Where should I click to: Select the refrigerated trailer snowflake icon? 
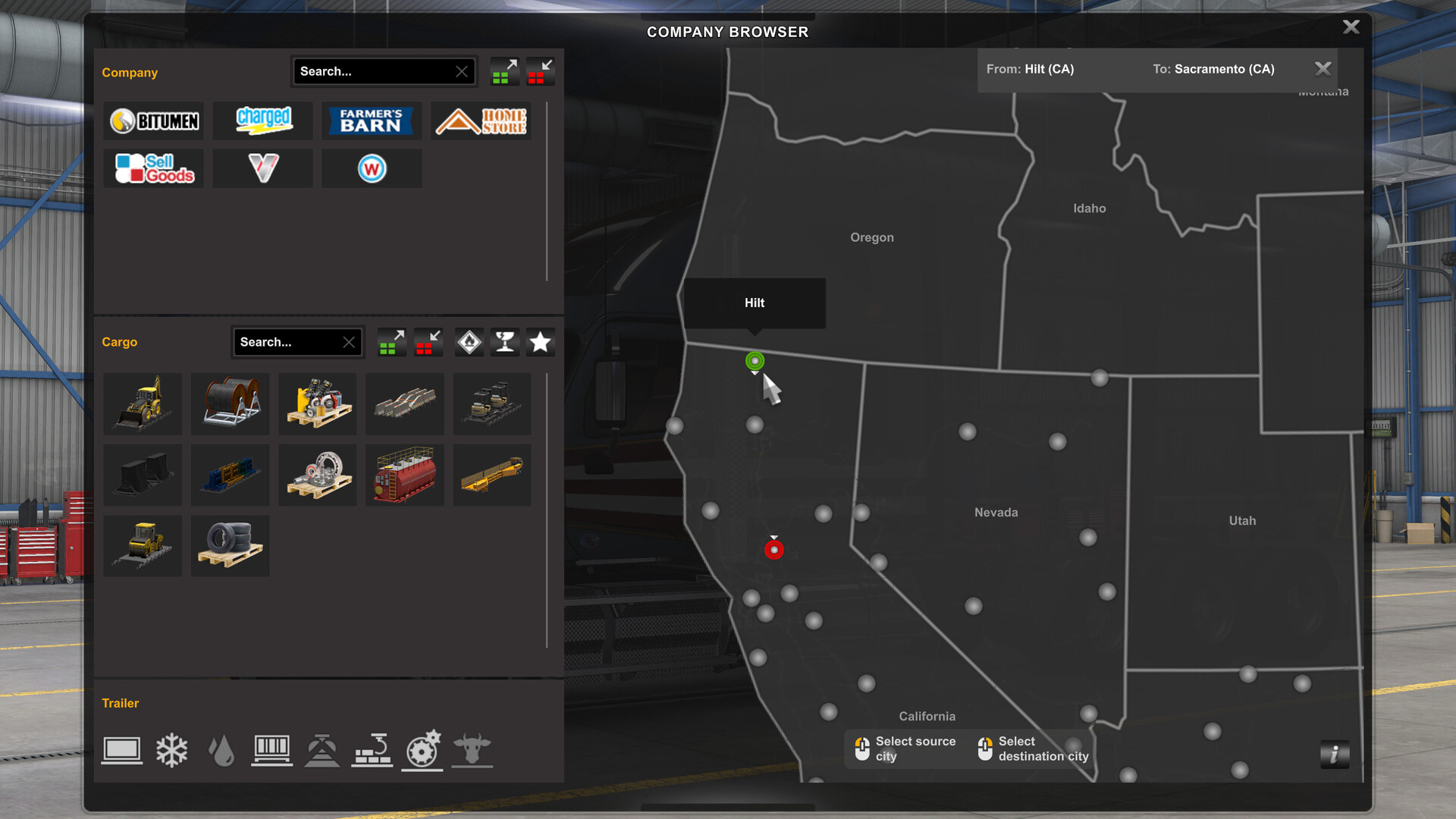[x=171, y=749]
